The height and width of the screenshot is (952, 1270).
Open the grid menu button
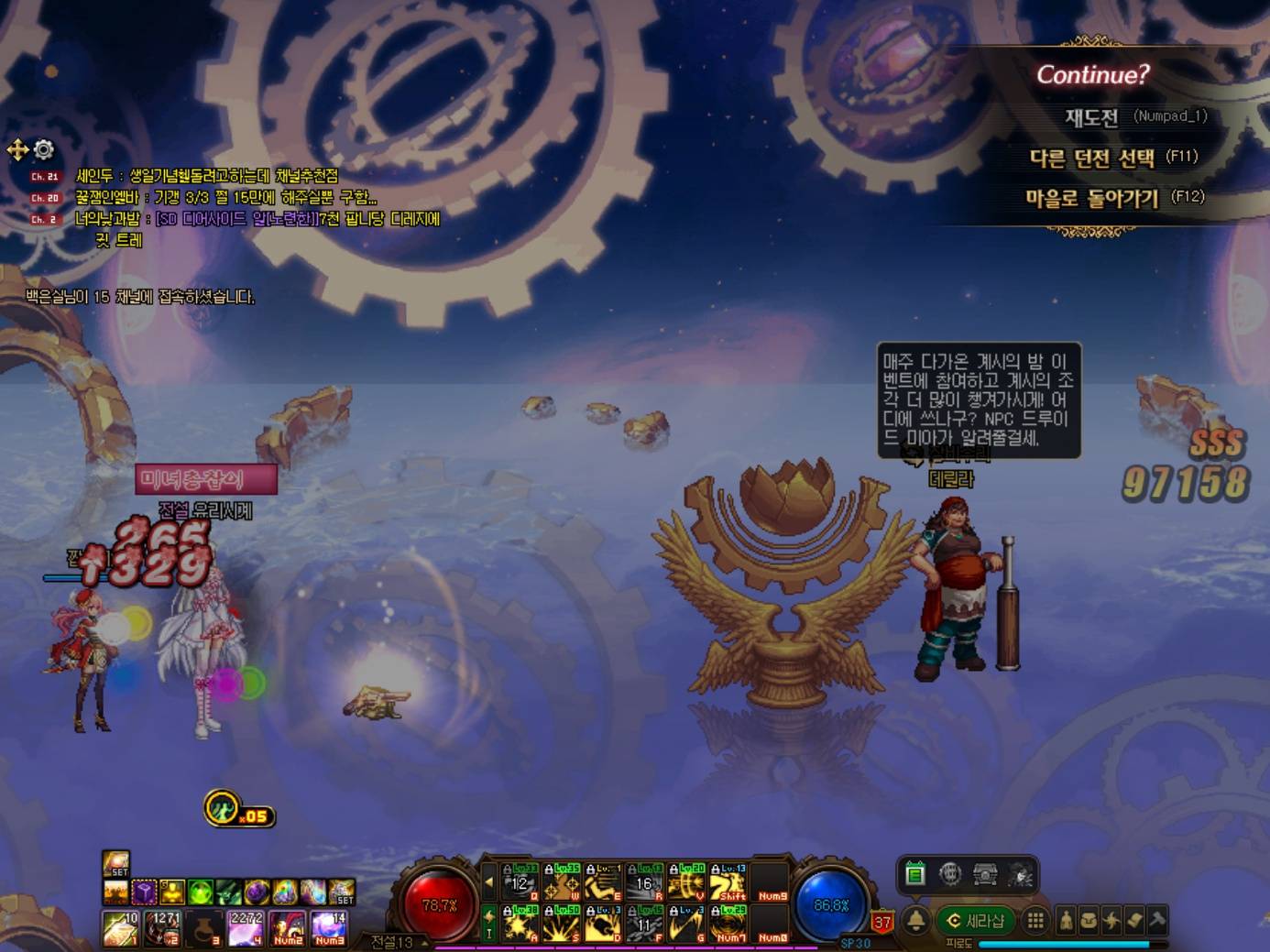[x=1035, y=920]
